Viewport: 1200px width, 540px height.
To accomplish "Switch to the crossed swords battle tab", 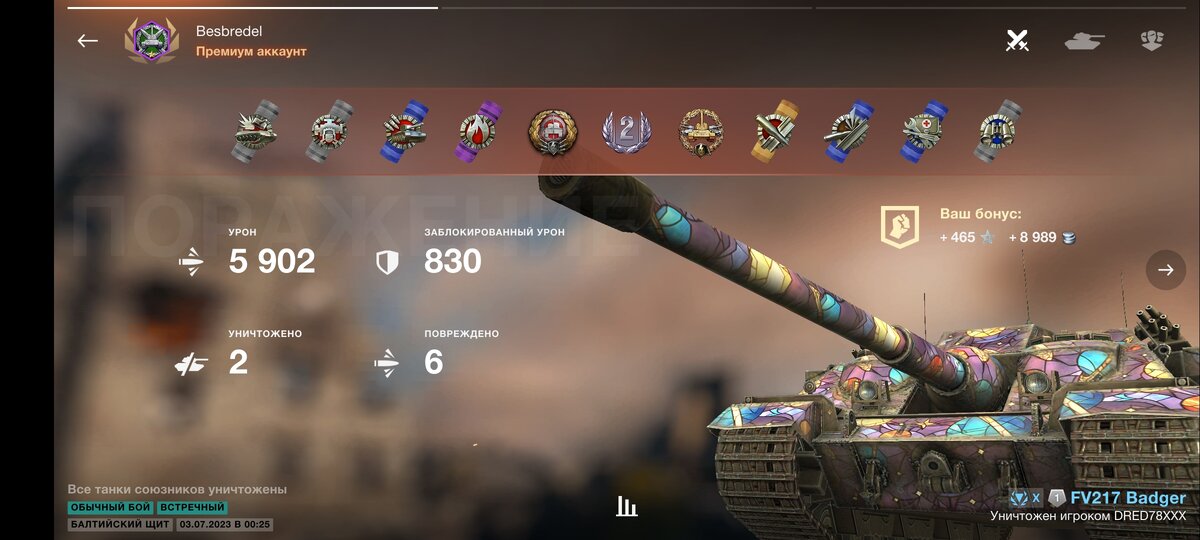I will pos(1017,41).
